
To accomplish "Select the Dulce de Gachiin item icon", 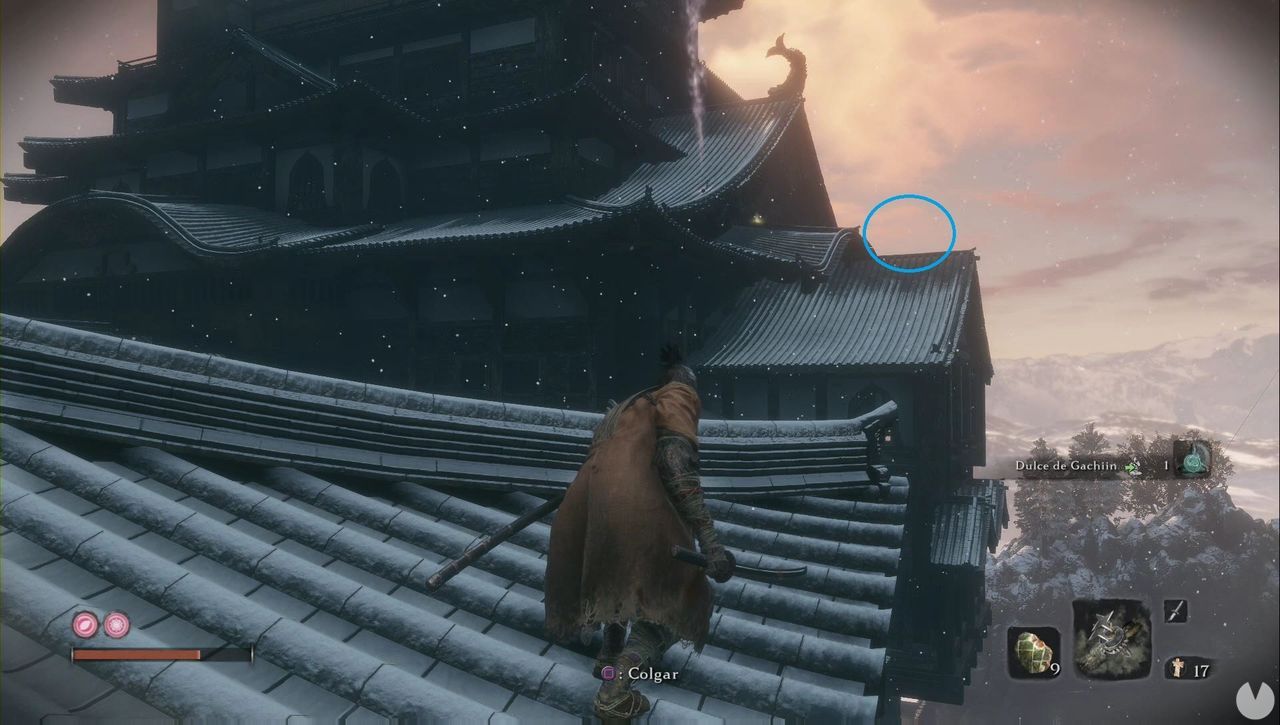I will (1192, 463).
